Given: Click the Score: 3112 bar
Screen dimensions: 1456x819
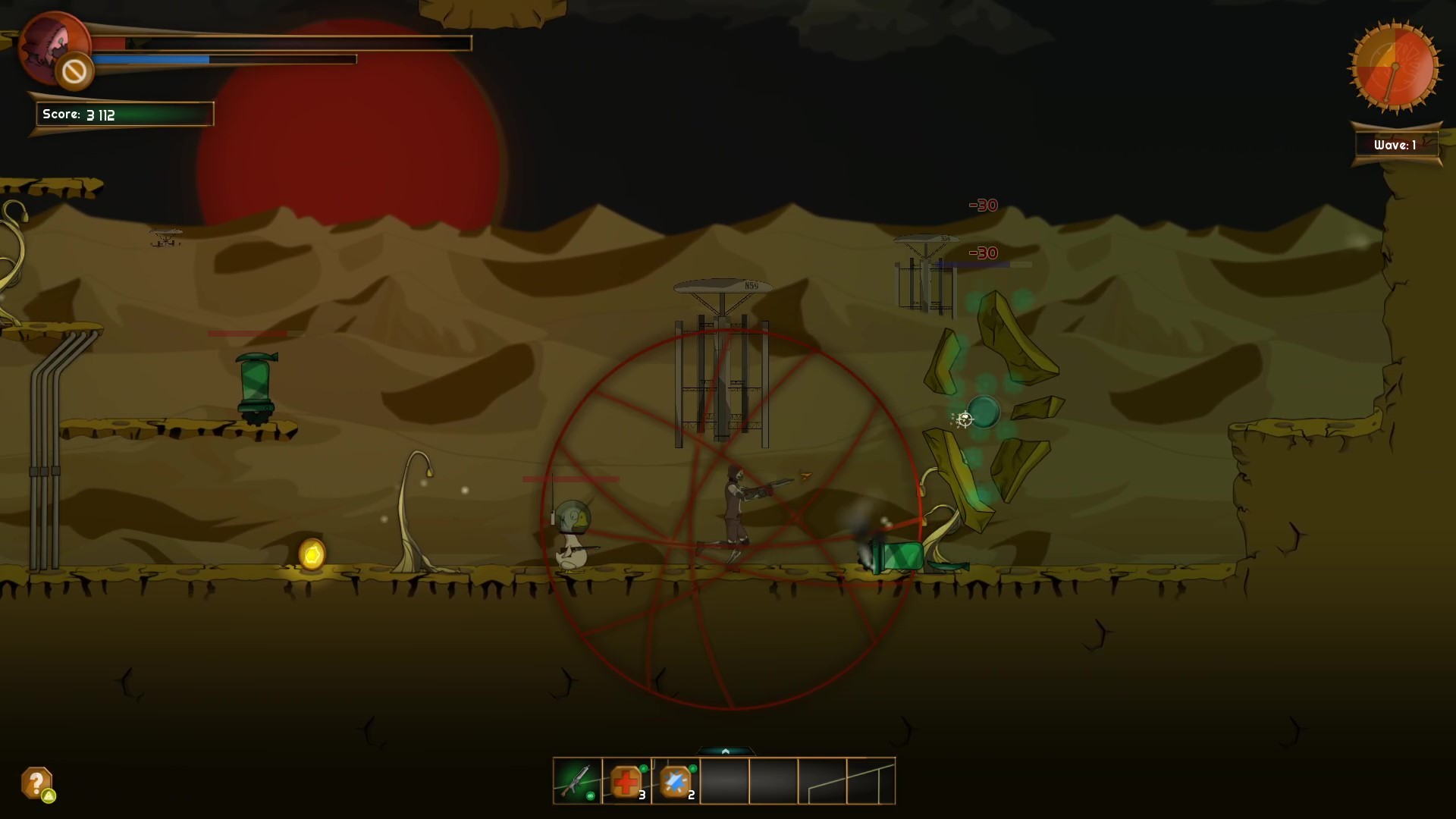Looking at the screenshot, I should click(124, 115).
